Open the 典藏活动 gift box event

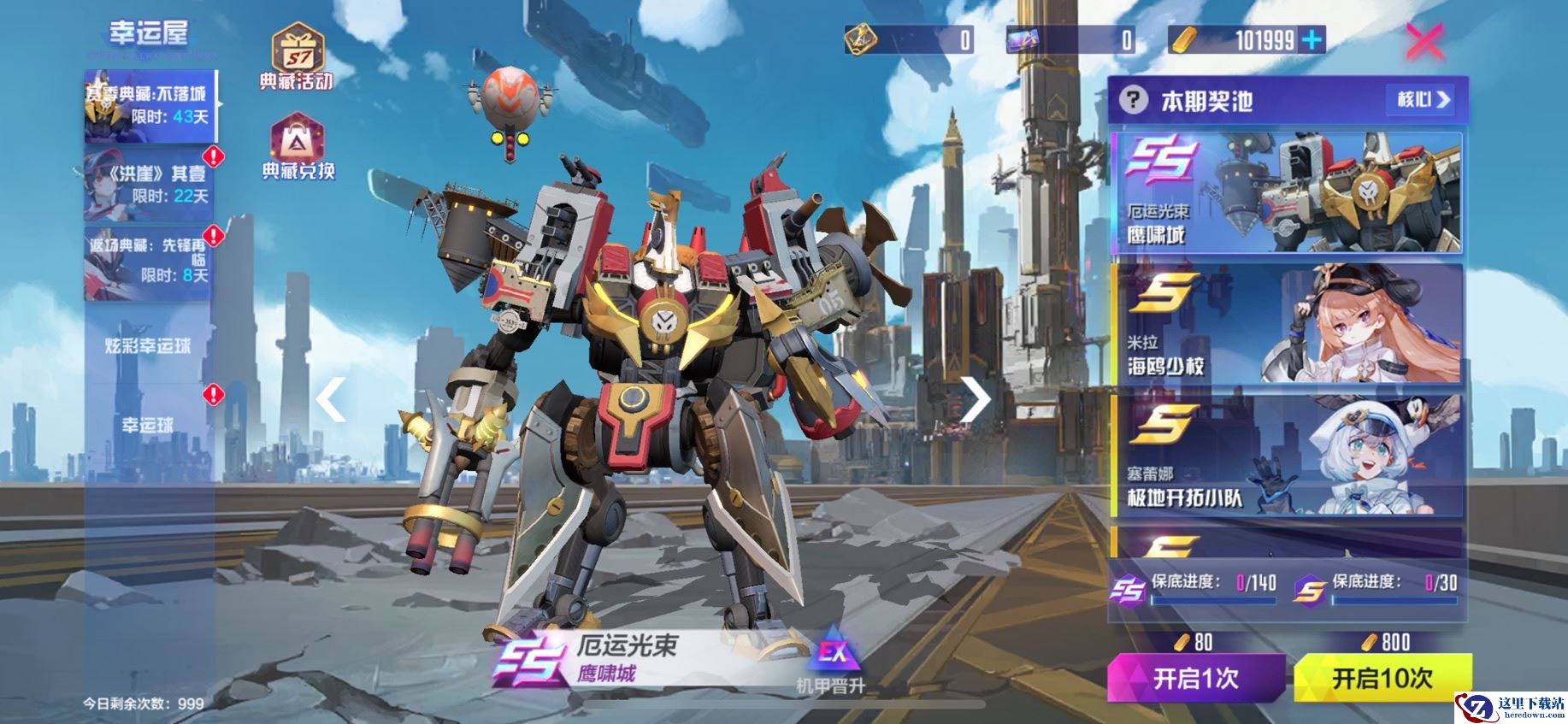(296, 56)
